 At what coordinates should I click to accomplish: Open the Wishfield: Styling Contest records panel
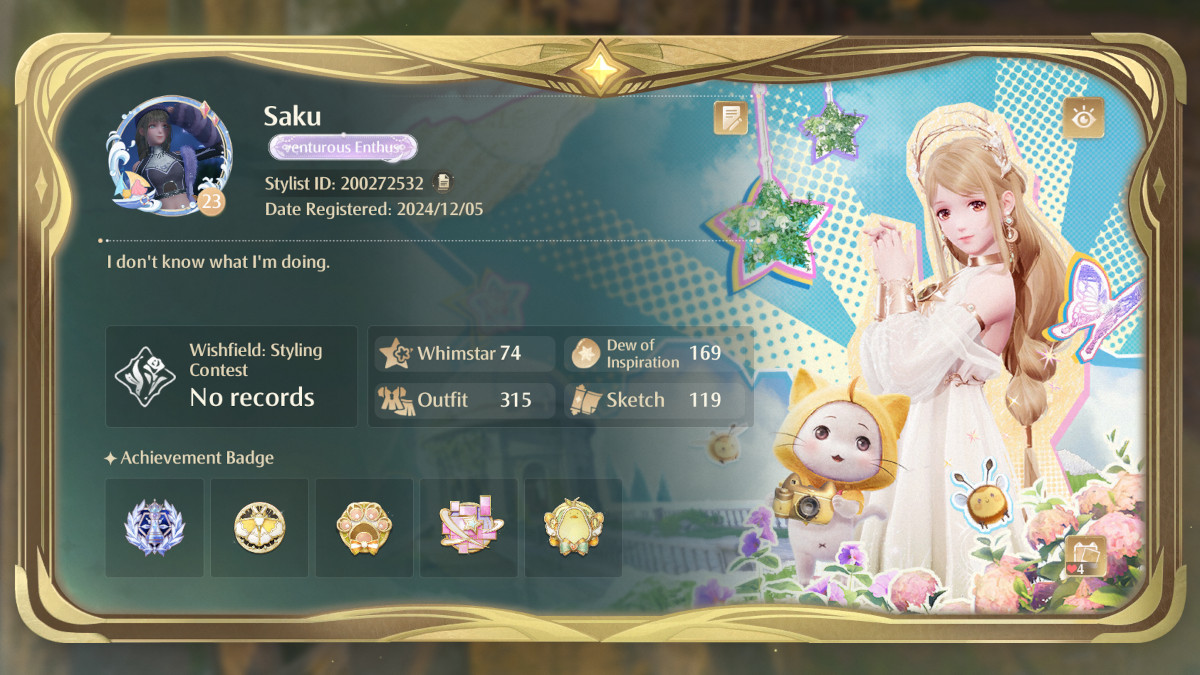click(x=231, y=376)
